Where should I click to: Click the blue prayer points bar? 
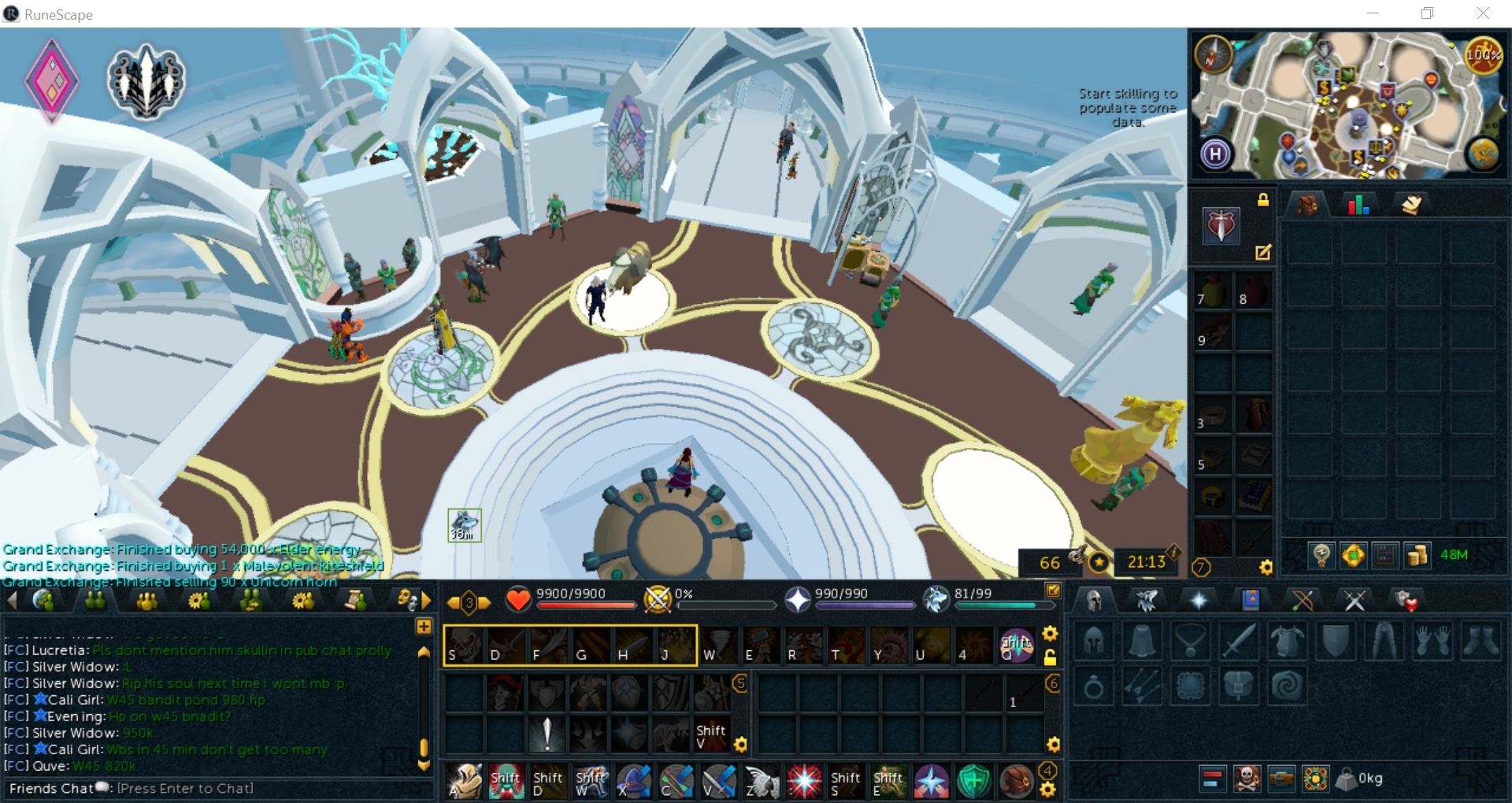tap(864, 606)
